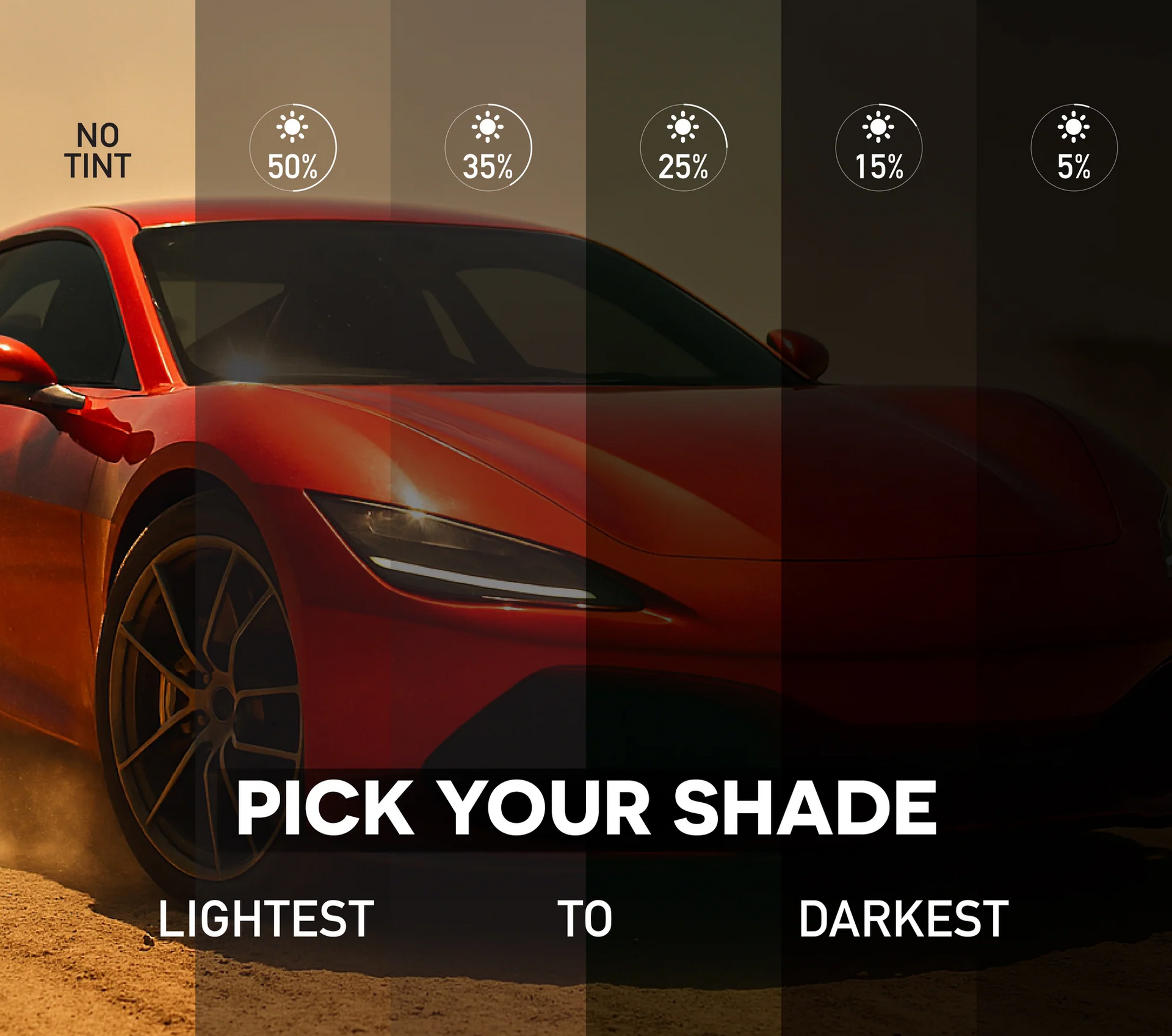Image resolution: width=1172 pixels, height=1036 pixels.
Task: Select the 15% tint shade
Action: [879, 148]
